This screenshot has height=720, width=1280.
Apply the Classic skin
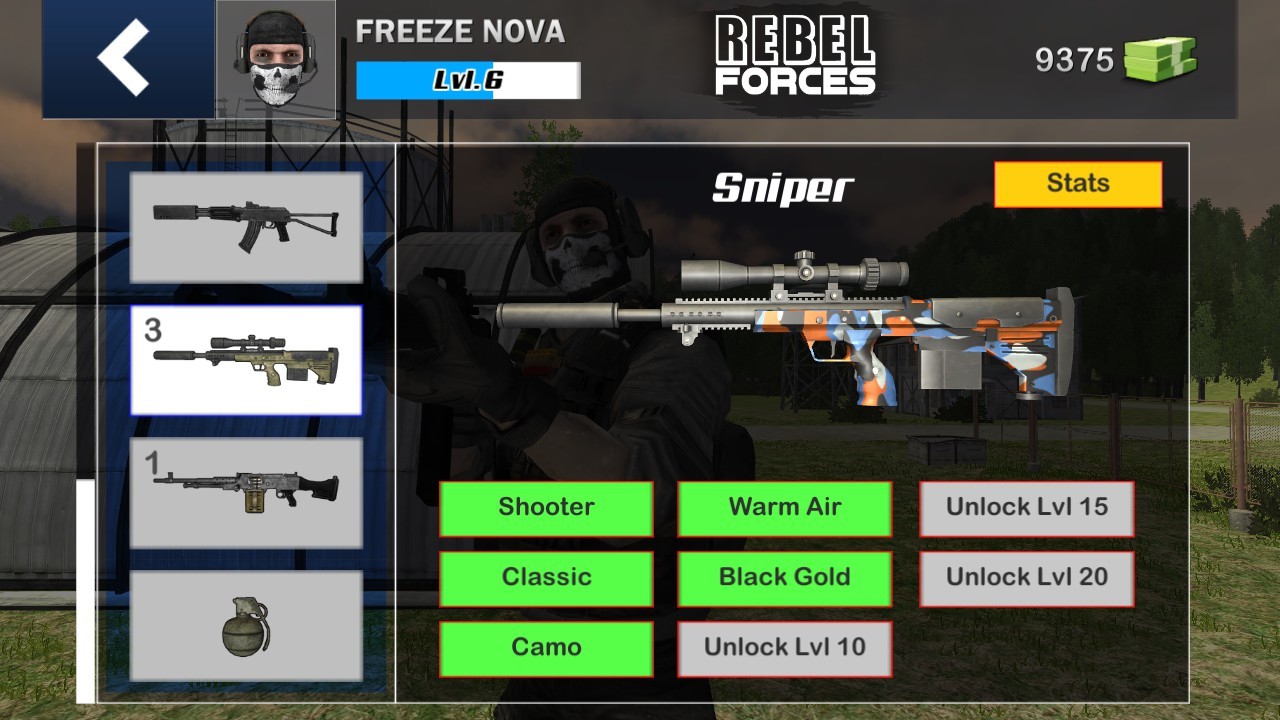tap(547, 578)
